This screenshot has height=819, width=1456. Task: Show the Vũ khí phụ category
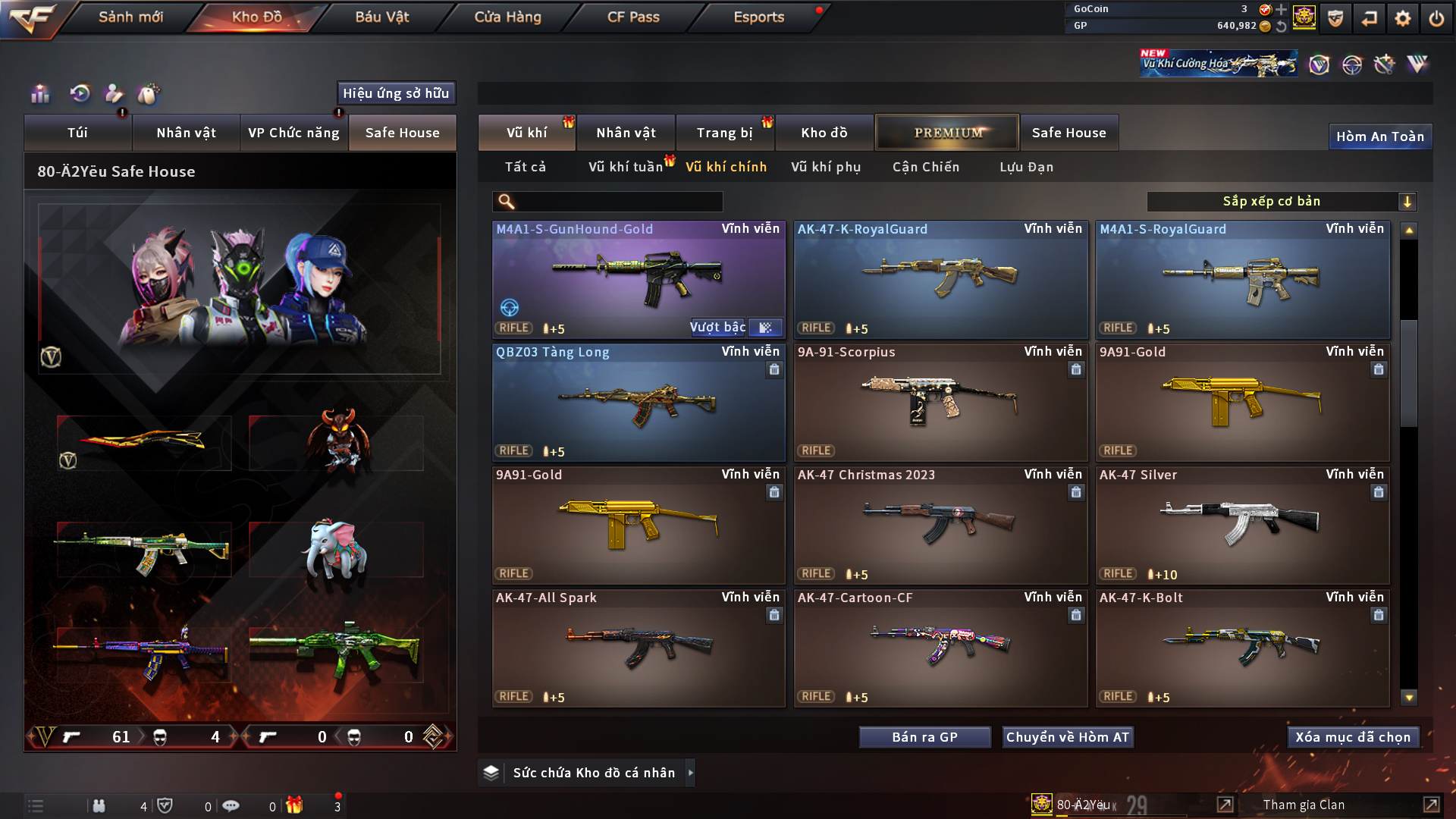[x=826, y=167]
